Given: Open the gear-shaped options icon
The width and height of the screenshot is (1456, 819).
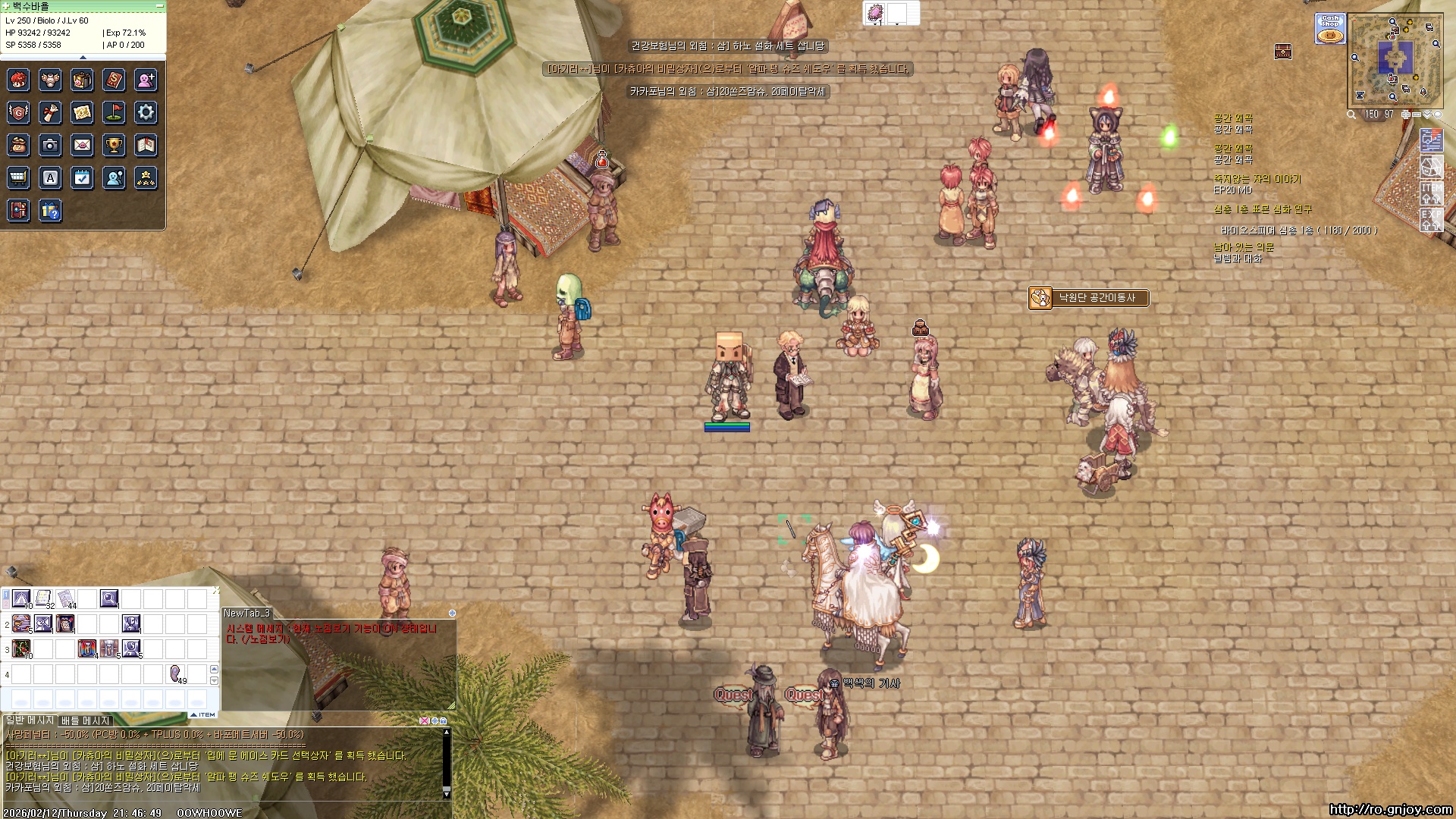Looking at the screenshot, I should coord(146,113).
